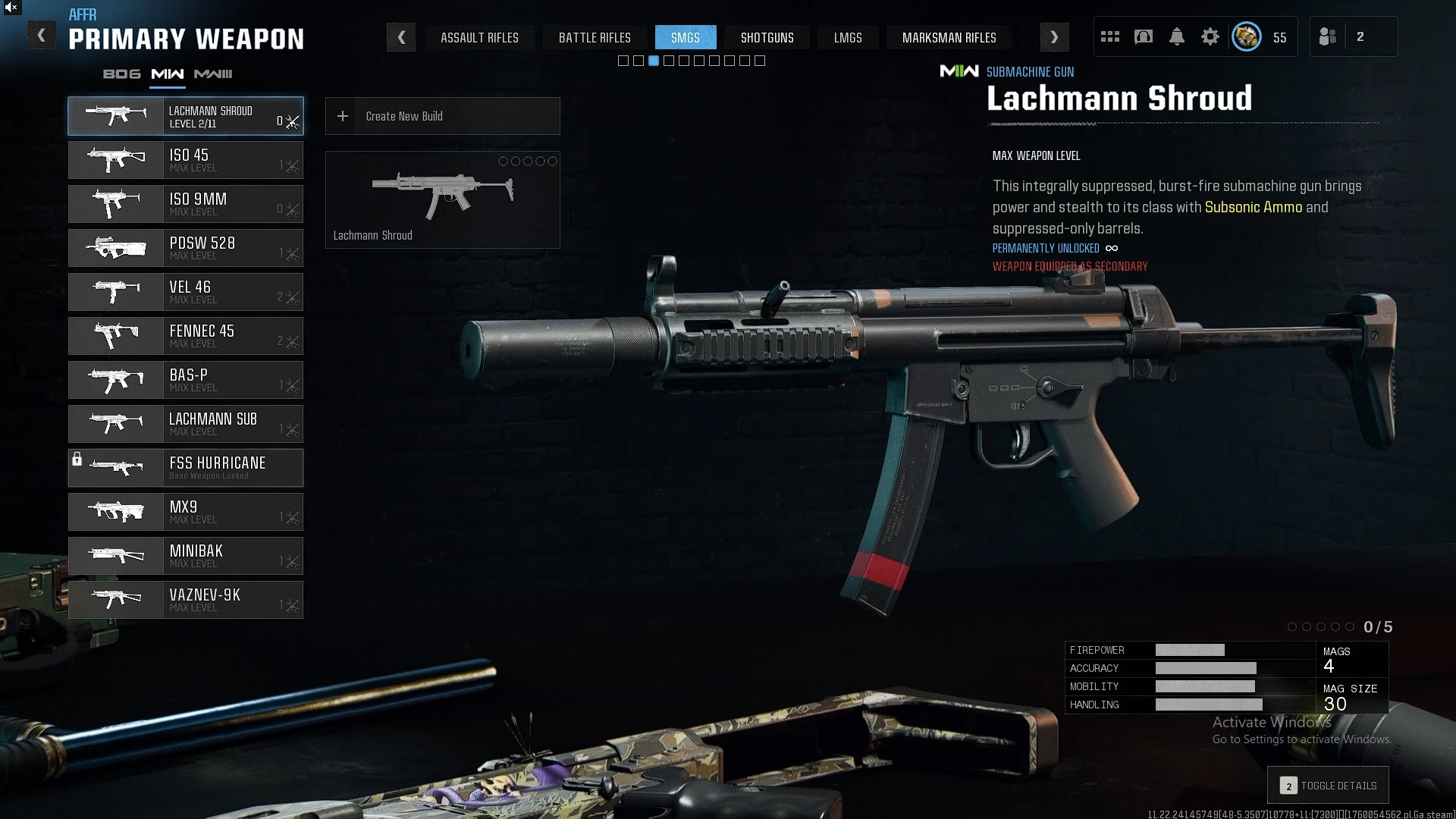This screenshot has height=819, width=1456.
Task: Pick the PDSW 528 from list
Action: tap(186, 248)
